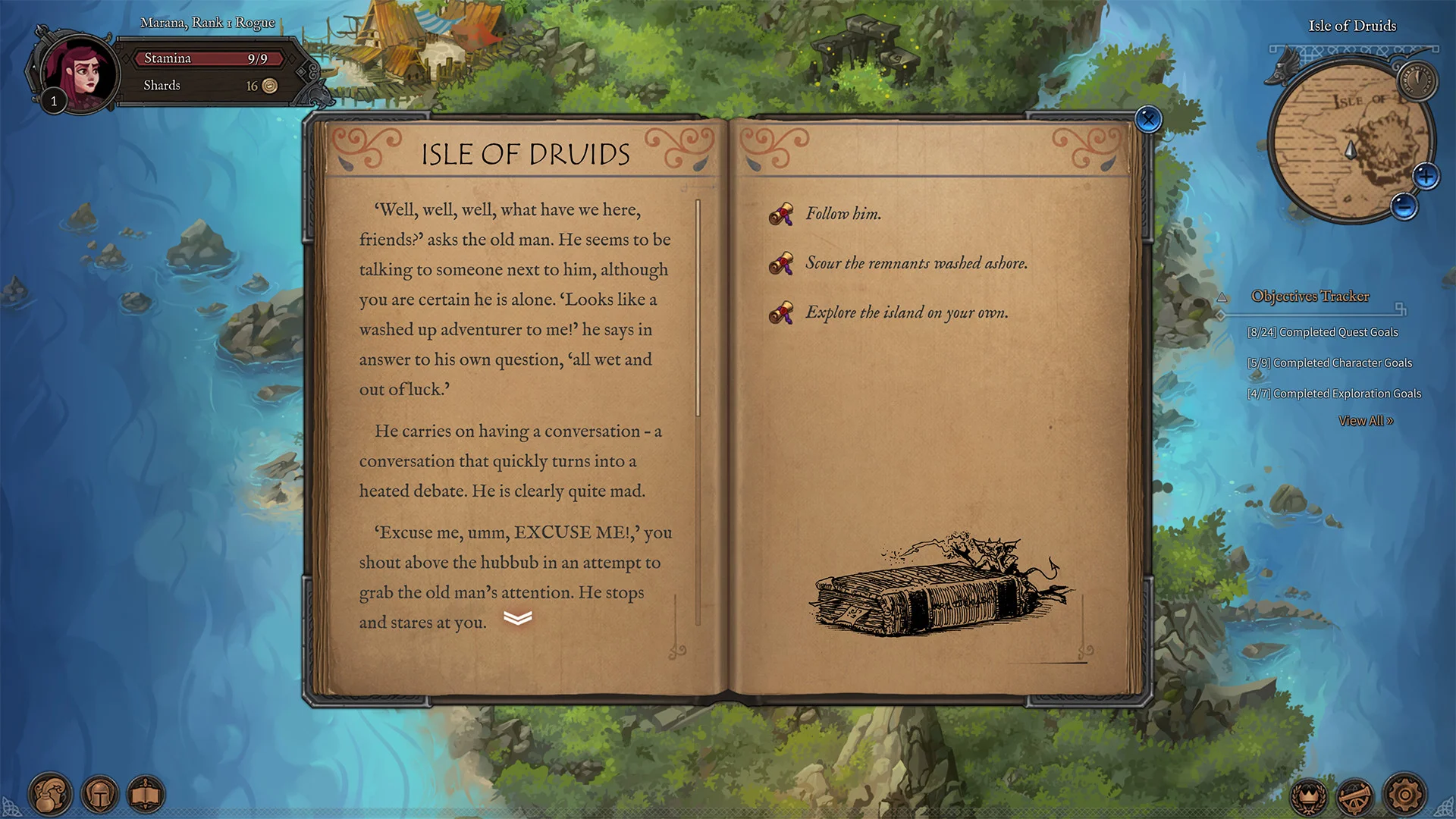Click the scroll icon beside 'Explore the island'
This screenshot has height=819, width=1456.
pyautogui.click(x=782, y=312)
